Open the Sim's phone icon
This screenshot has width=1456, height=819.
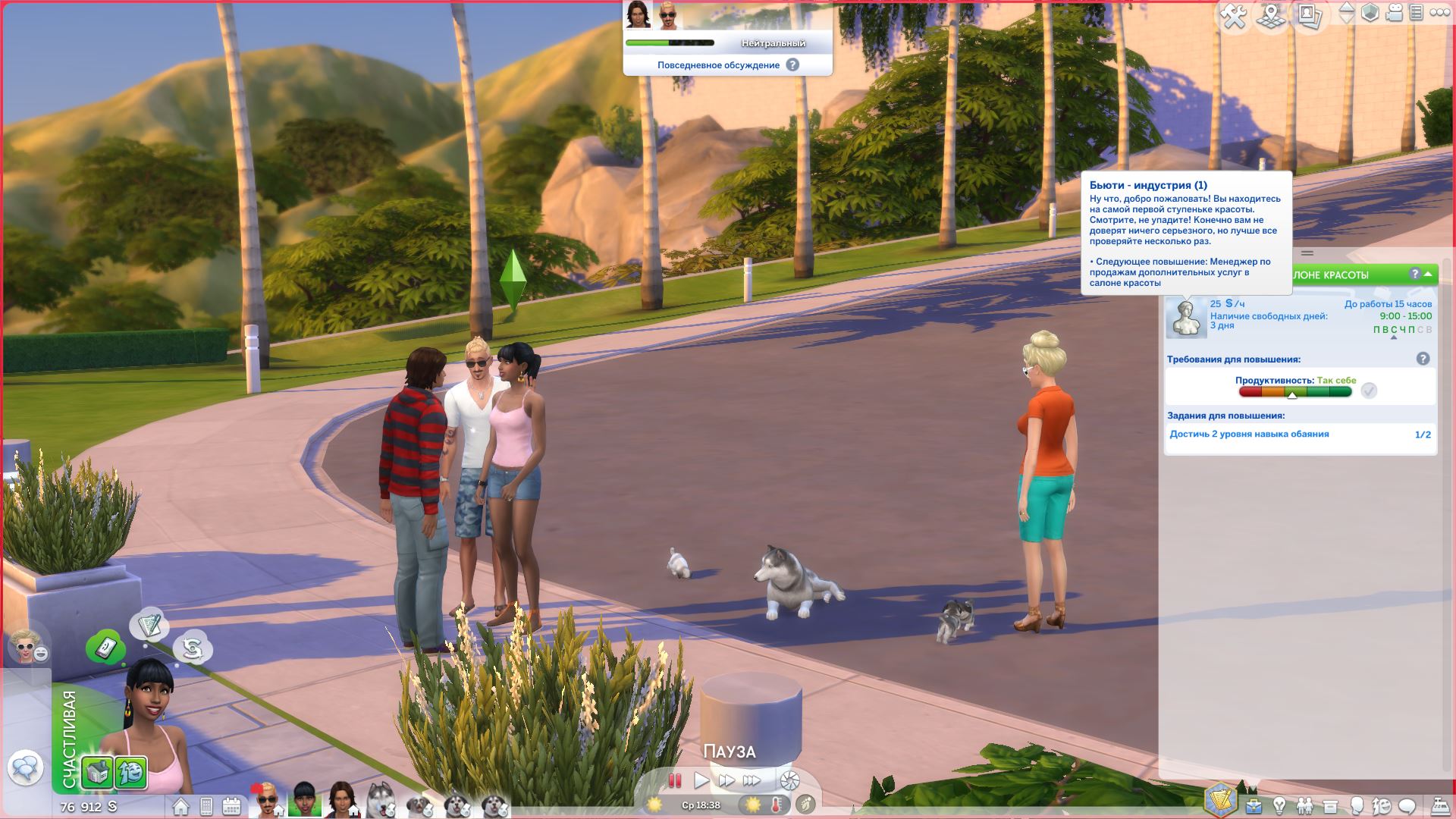click(206, 805)
